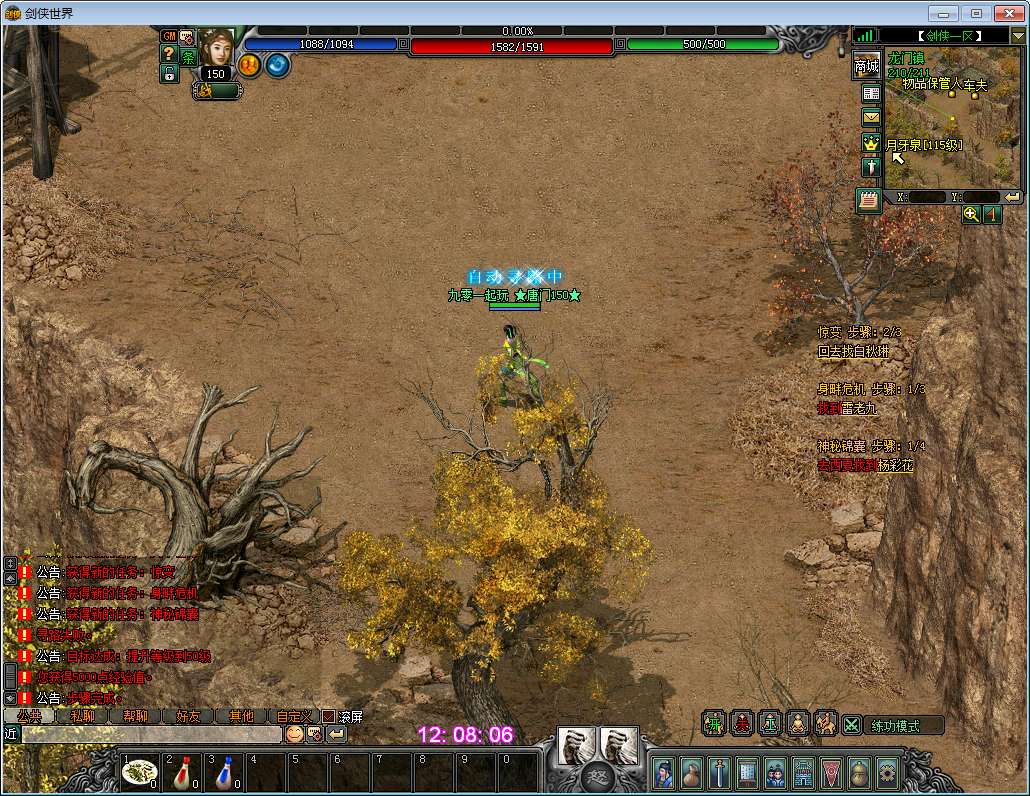Viewport: 1030px width, 796px height.
Task: Open the sword icon in bottom menu bar
Action: pos(719,772)
